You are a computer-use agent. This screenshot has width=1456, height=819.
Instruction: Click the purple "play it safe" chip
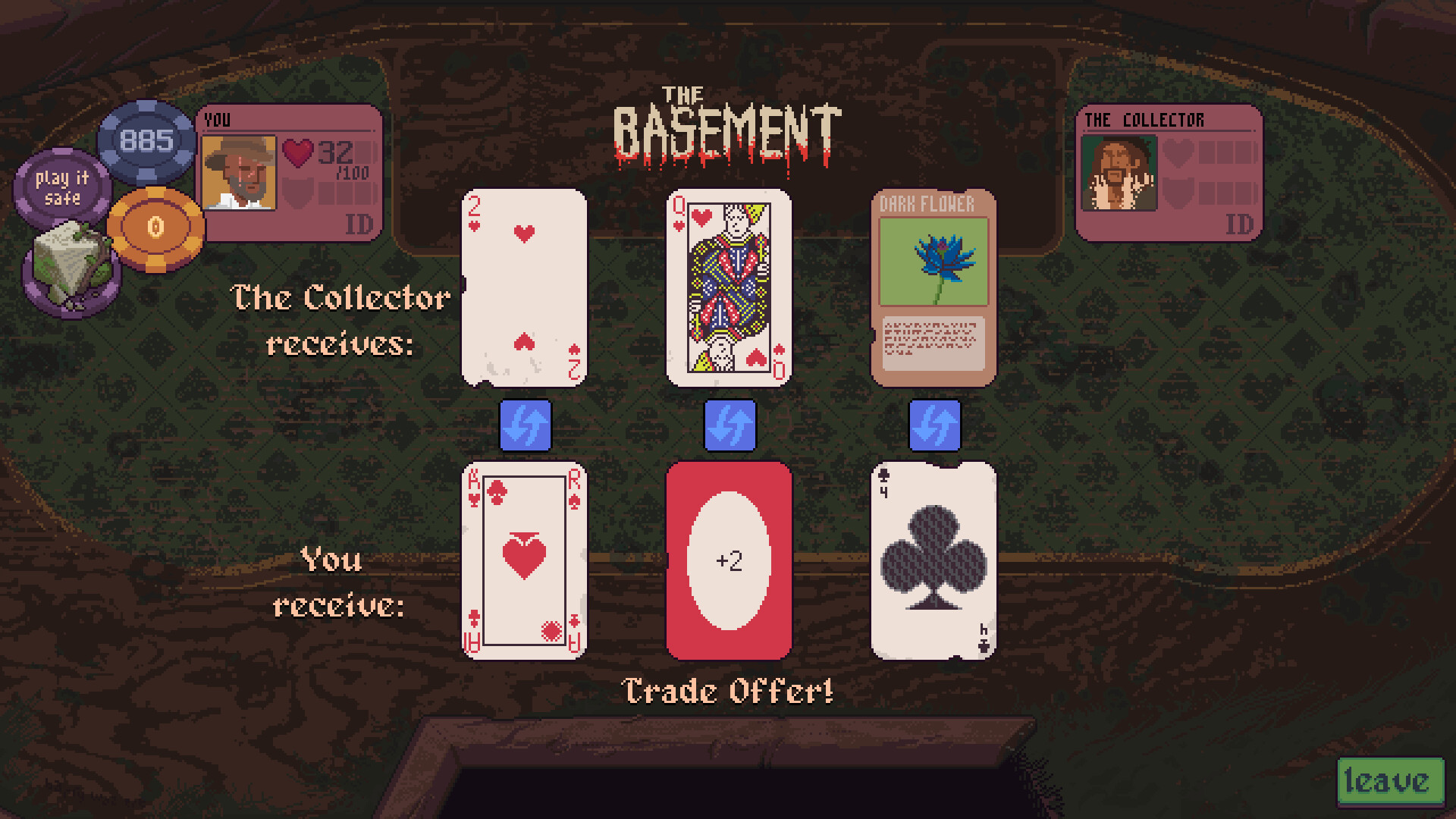[x=62, y=187]
